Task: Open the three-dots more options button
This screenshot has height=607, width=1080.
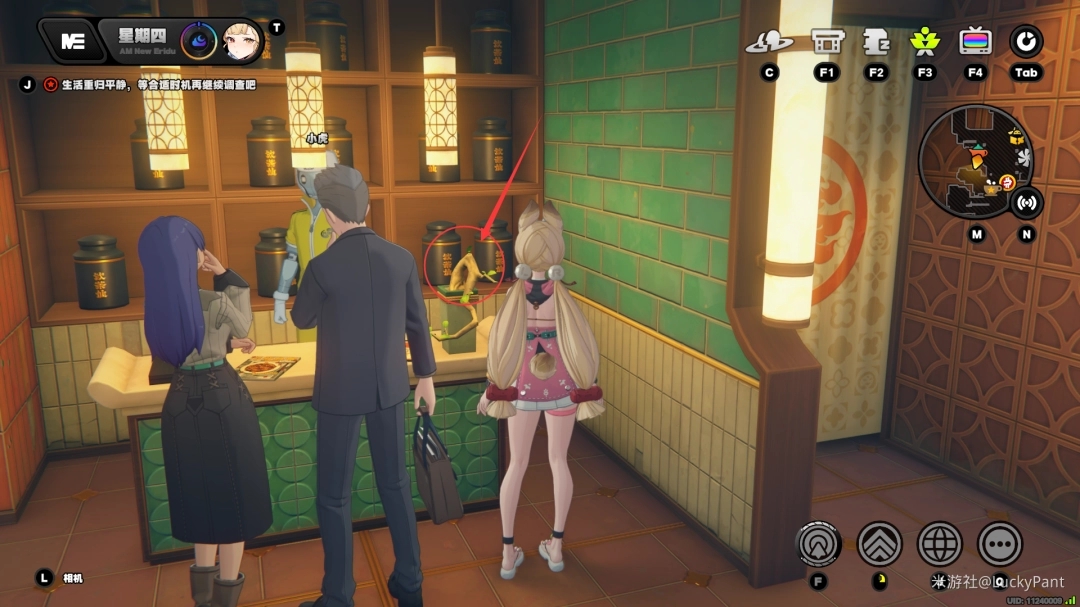Action: coord(1000,544)
